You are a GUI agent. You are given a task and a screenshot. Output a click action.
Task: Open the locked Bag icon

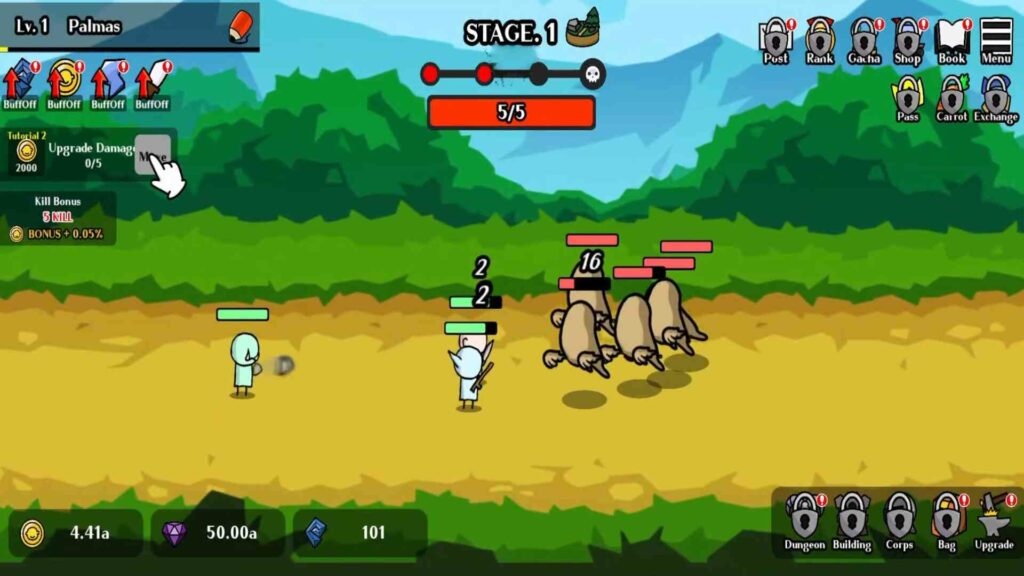point(946,521)
